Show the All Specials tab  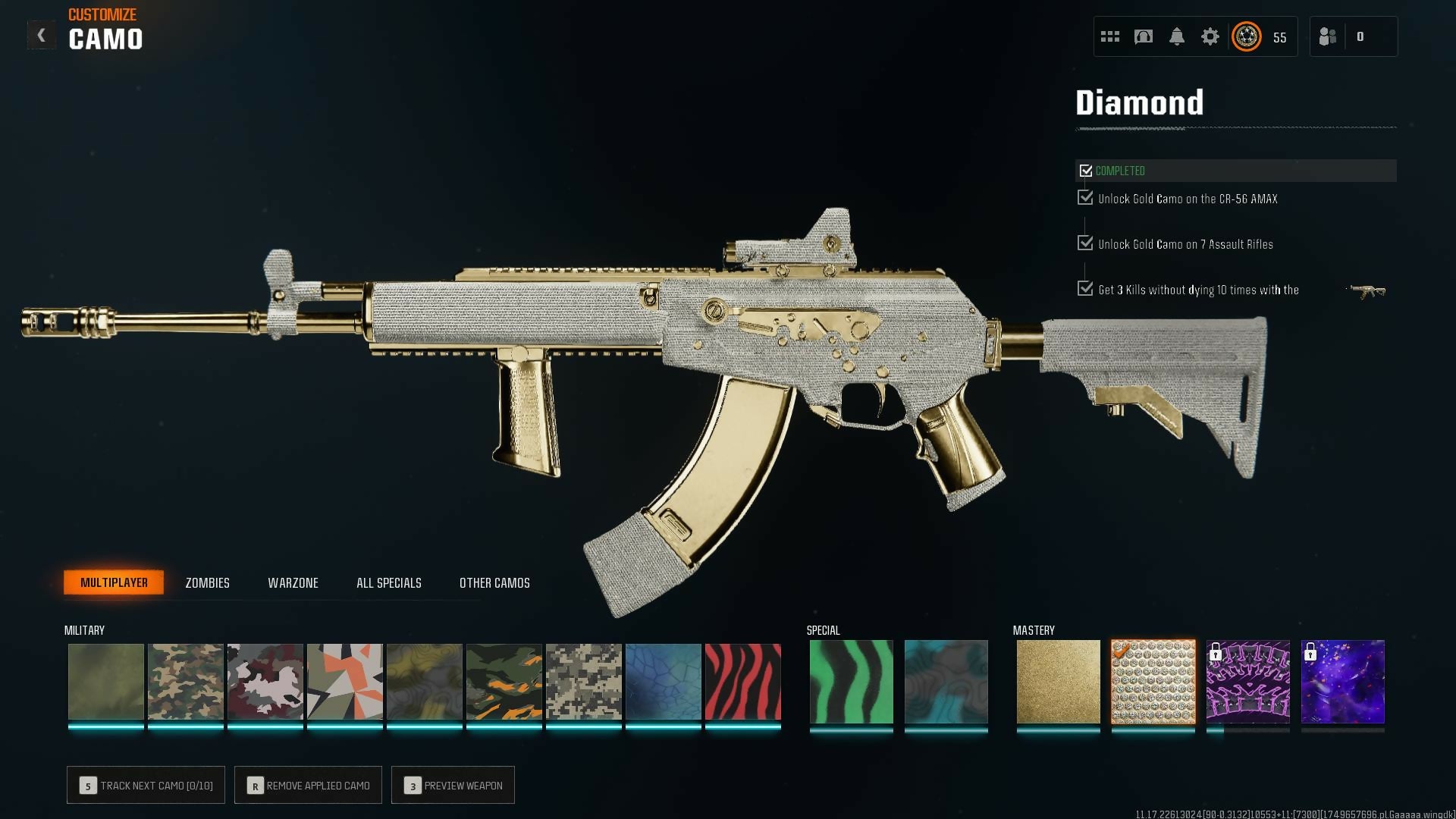tap(388, 582)
